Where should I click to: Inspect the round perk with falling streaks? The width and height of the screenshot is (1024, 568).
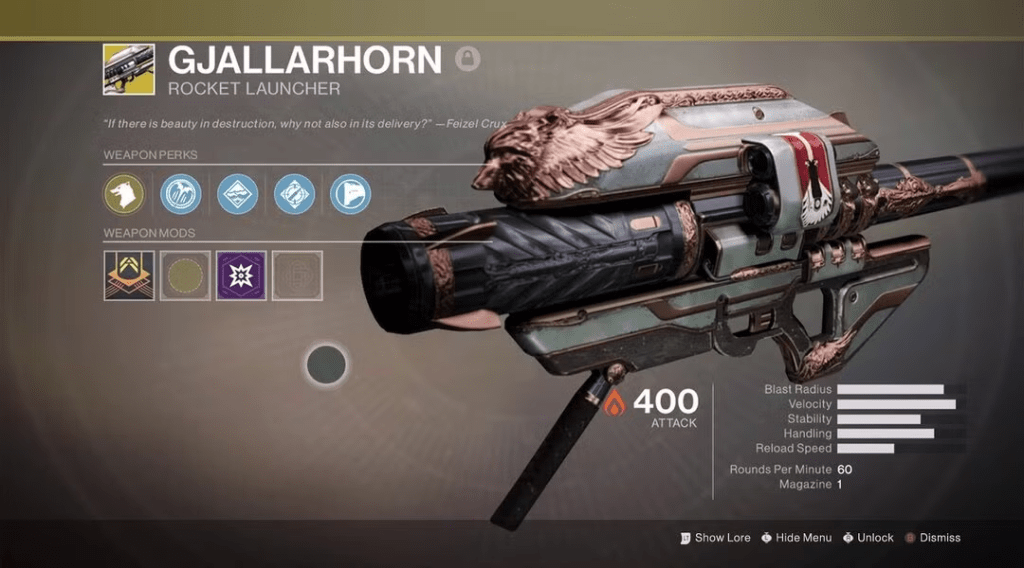click(181, 194)
